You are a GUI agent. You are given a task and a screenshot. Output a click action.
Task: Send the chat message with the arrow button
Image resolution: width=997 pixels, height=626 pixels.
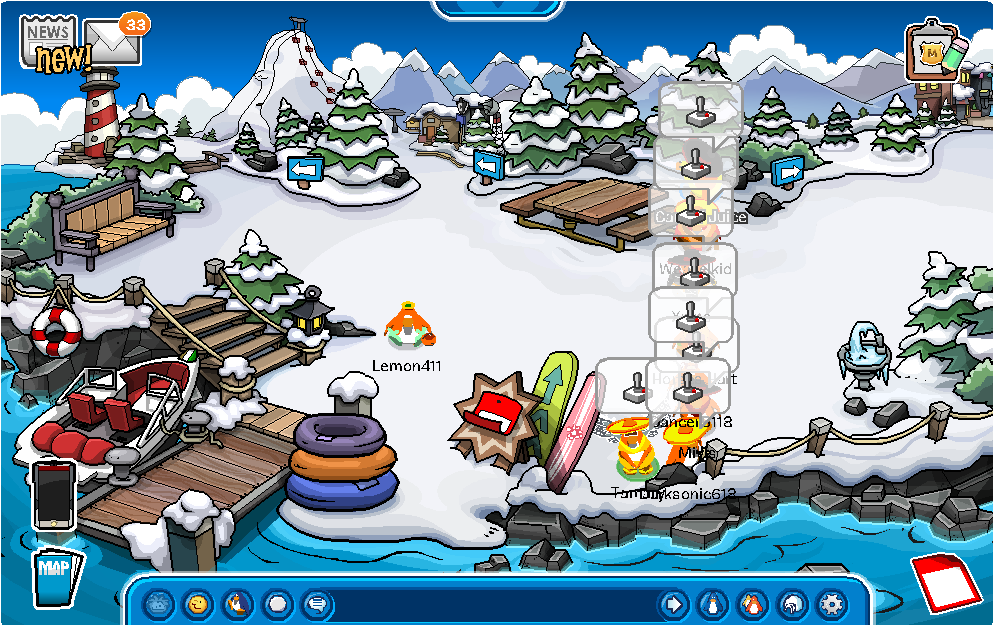[x=674, y=604]
